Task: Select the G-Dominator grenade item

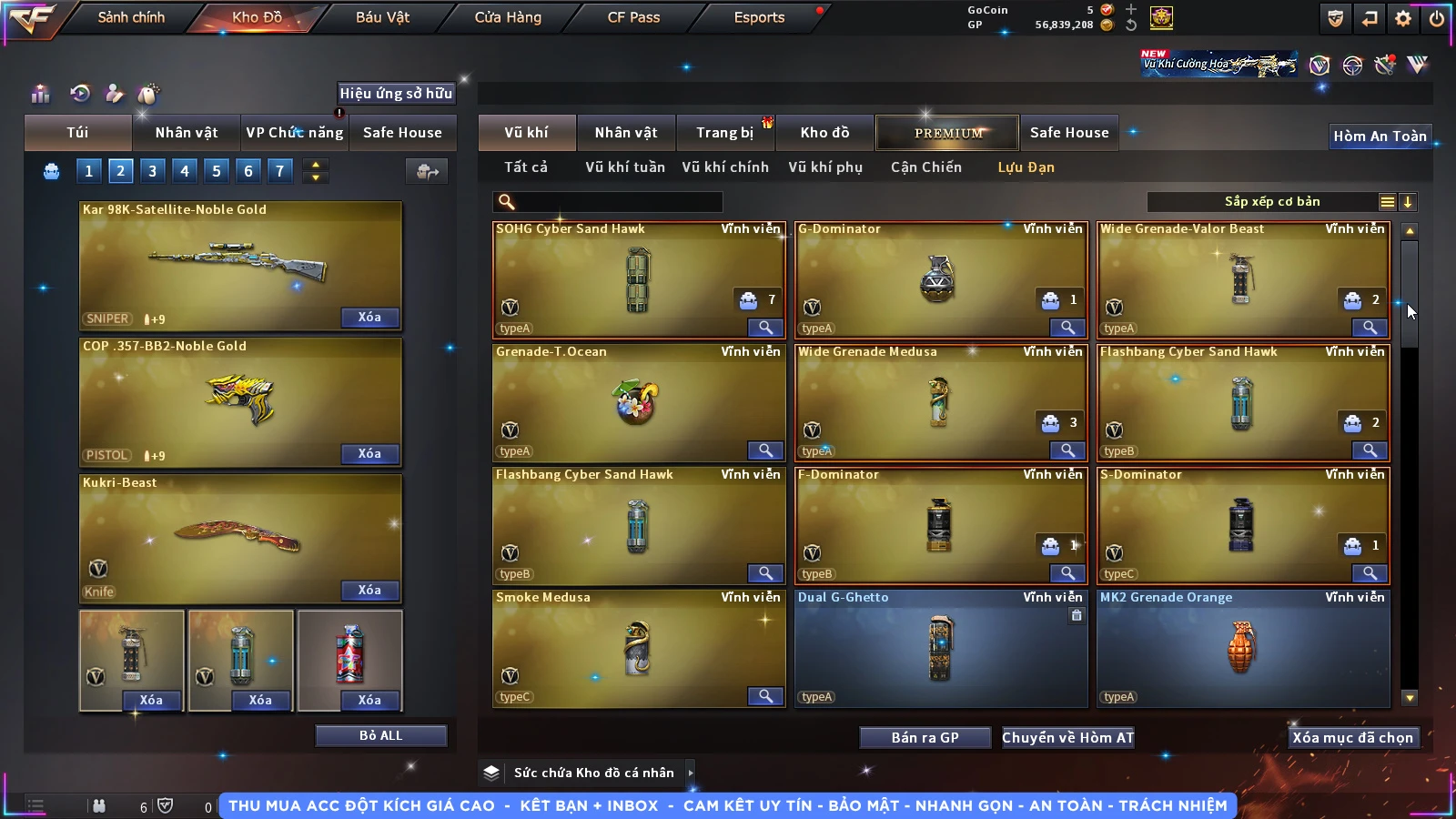Action: pos(940,279)
